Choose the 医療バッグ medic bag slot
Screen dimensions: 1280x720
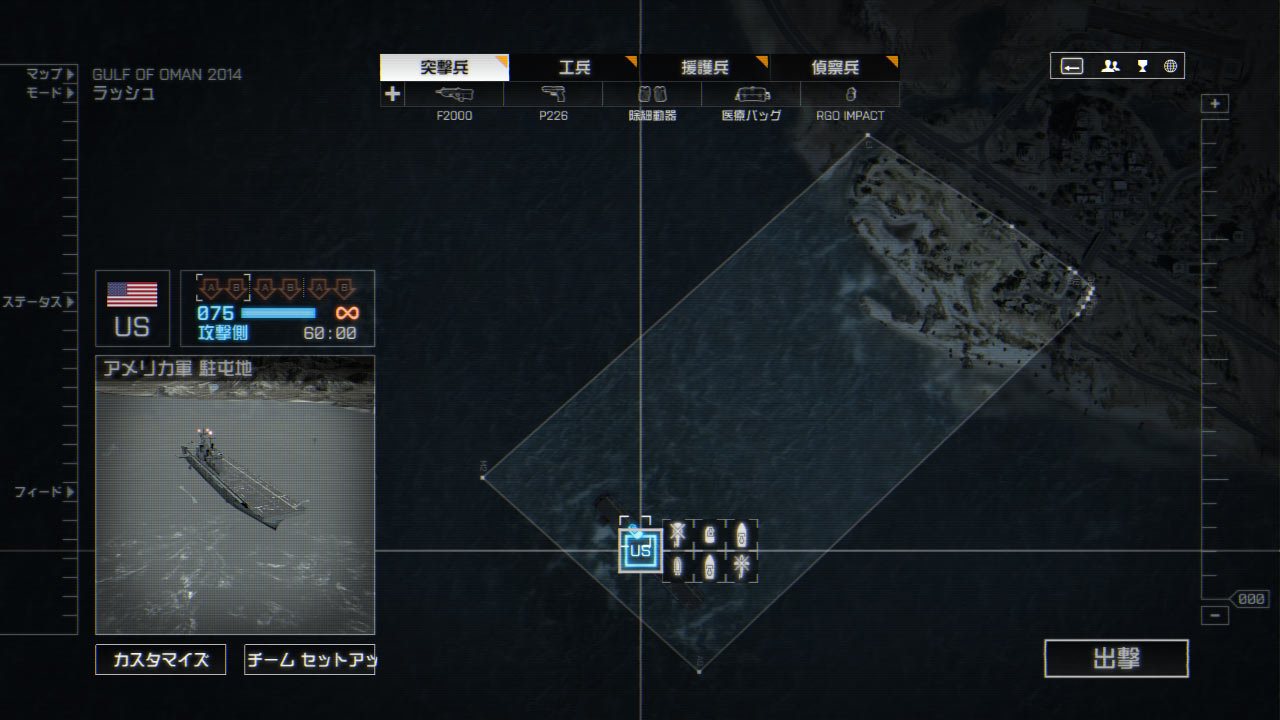(x=751, y=95)
